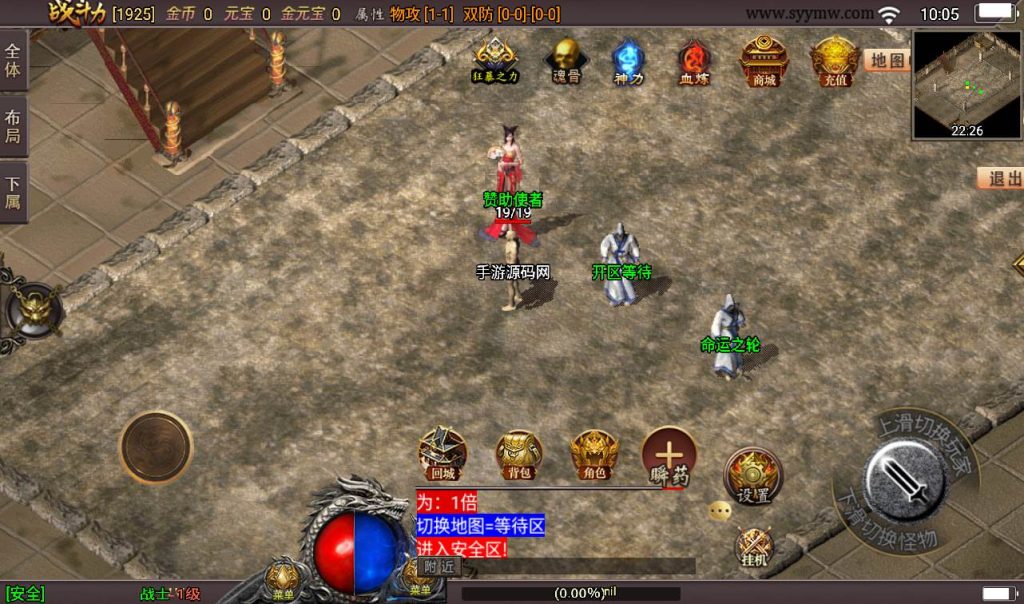Open the 充值 recharge menu

pos(835,60)
